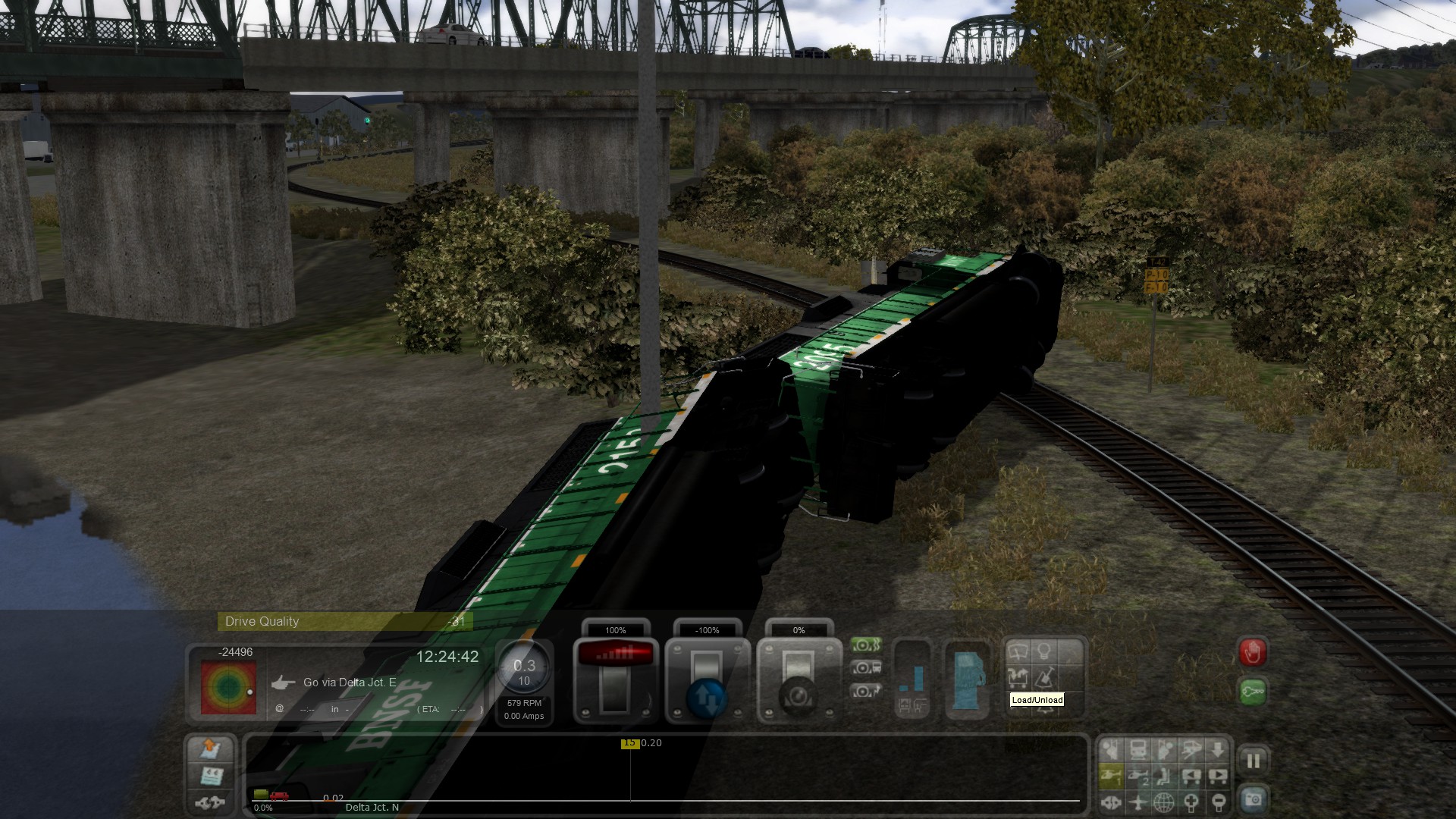Adjust the train brake lever
This screenshot has height=819, width=1456.
(x=798, y=682)
